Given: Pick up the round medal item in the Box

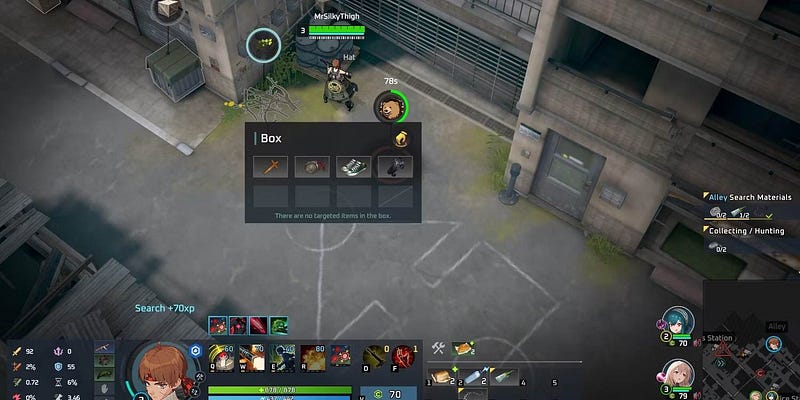Looking at the screenshot, I should (312, 167).
